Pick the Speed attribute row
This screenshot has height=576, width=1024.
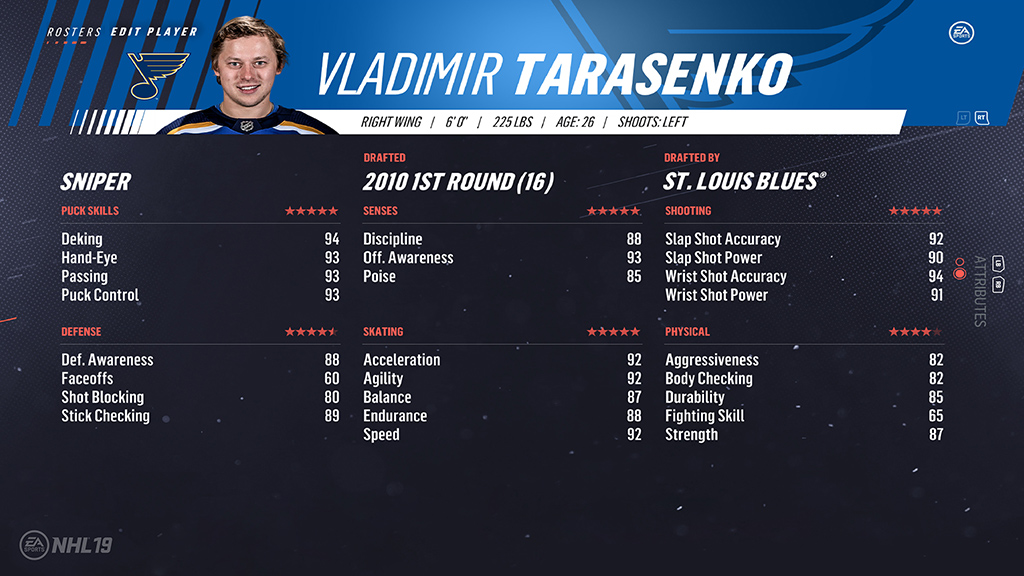click(501, 435)
